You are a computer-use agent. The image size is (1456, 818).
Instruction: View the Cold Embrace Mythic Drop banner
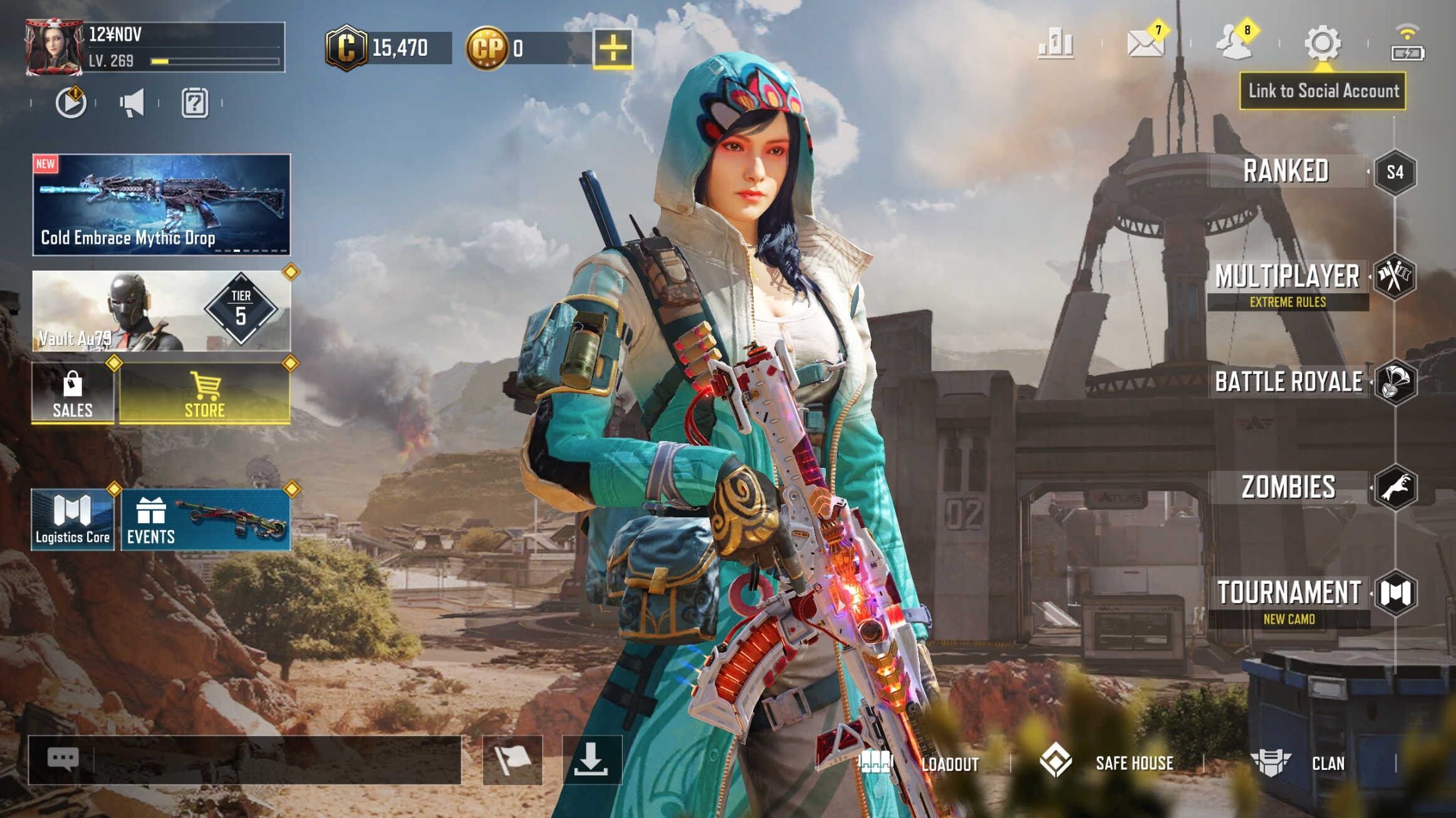click(x=162, y=205)
